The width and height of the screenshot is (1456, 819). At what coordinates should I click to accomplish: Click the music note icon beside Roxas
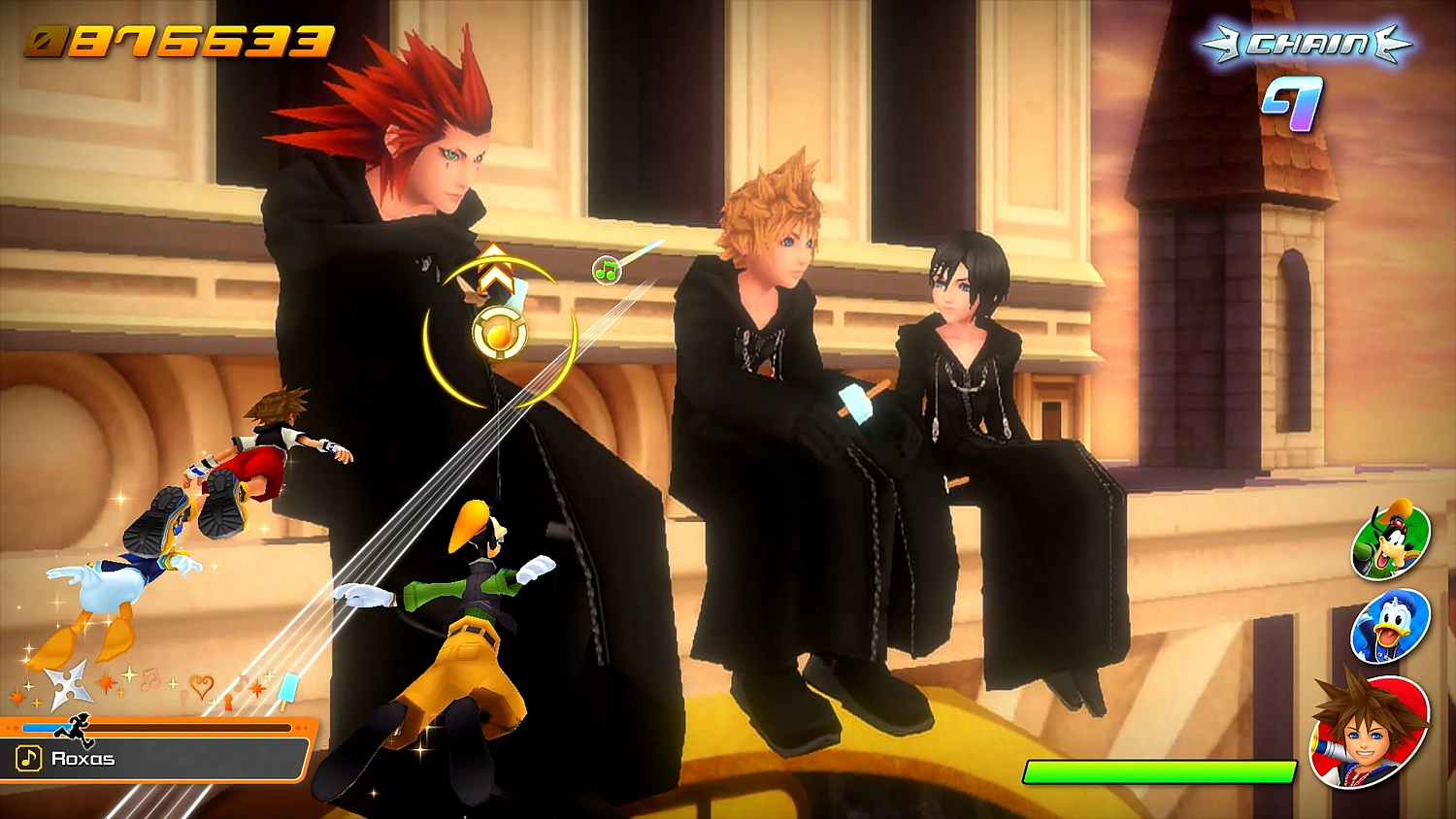coord(28,758)
